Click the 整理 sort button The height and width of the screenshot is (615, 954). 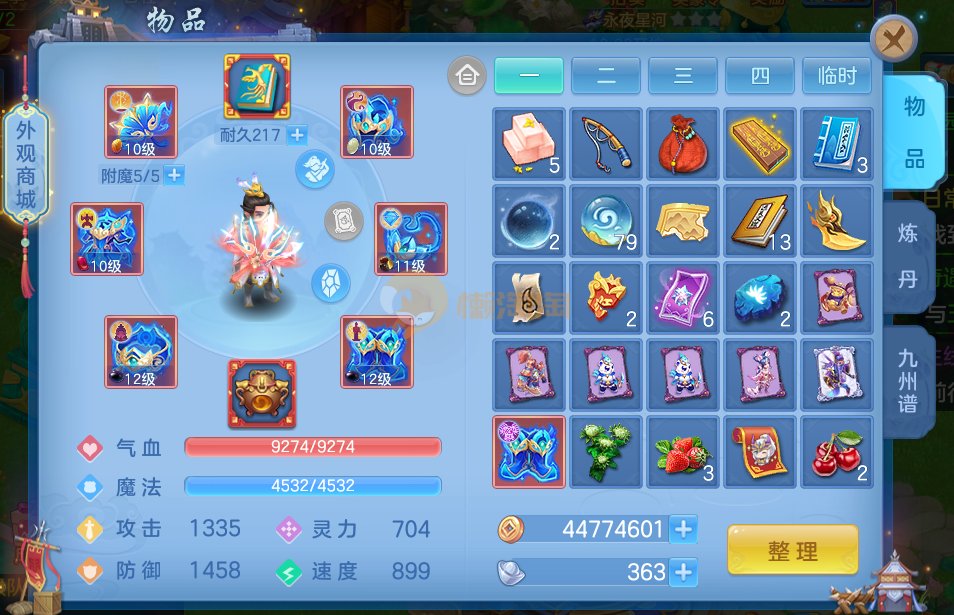pos(792,551)
